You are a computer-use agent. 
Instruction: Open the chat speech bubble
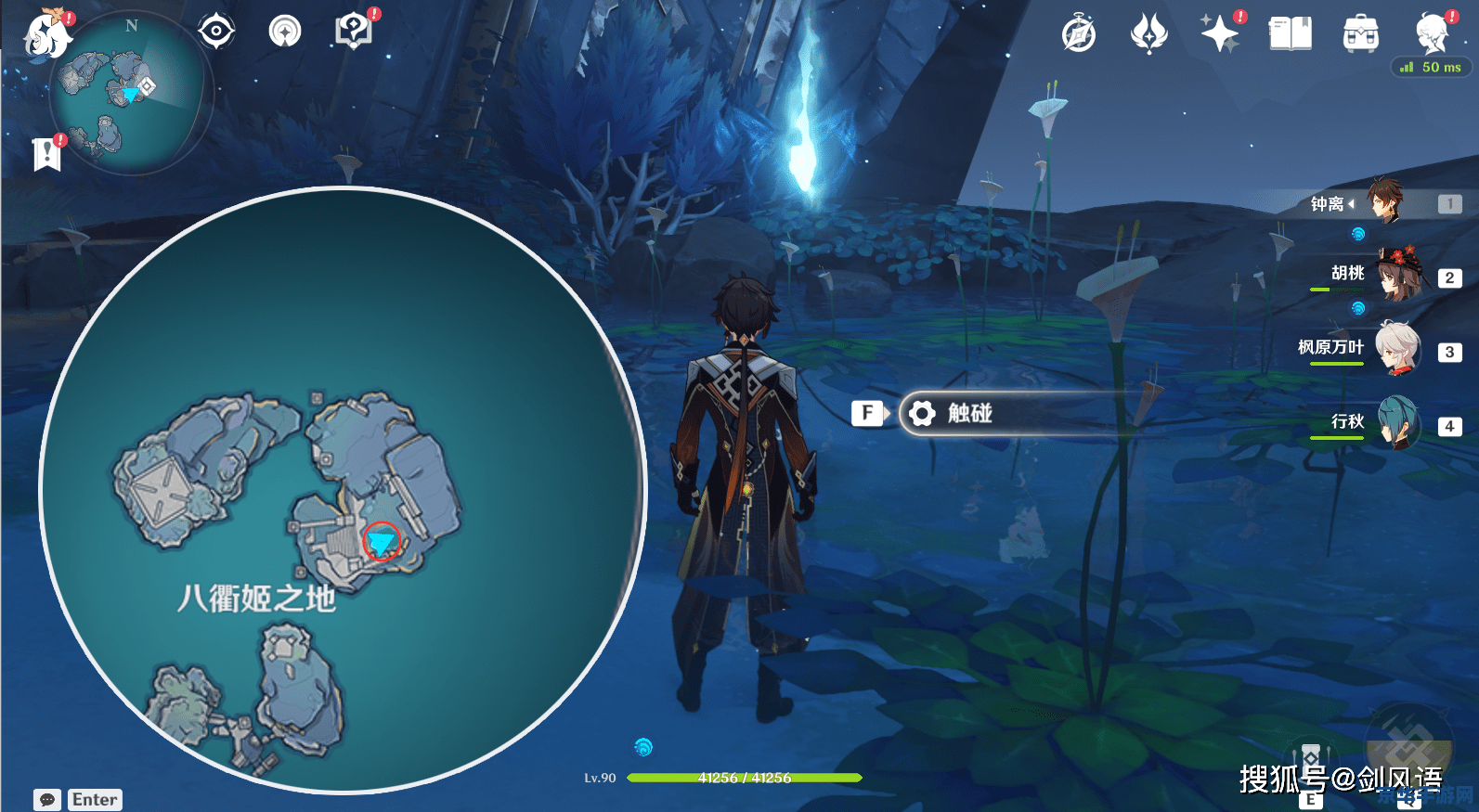click(47, 799)
